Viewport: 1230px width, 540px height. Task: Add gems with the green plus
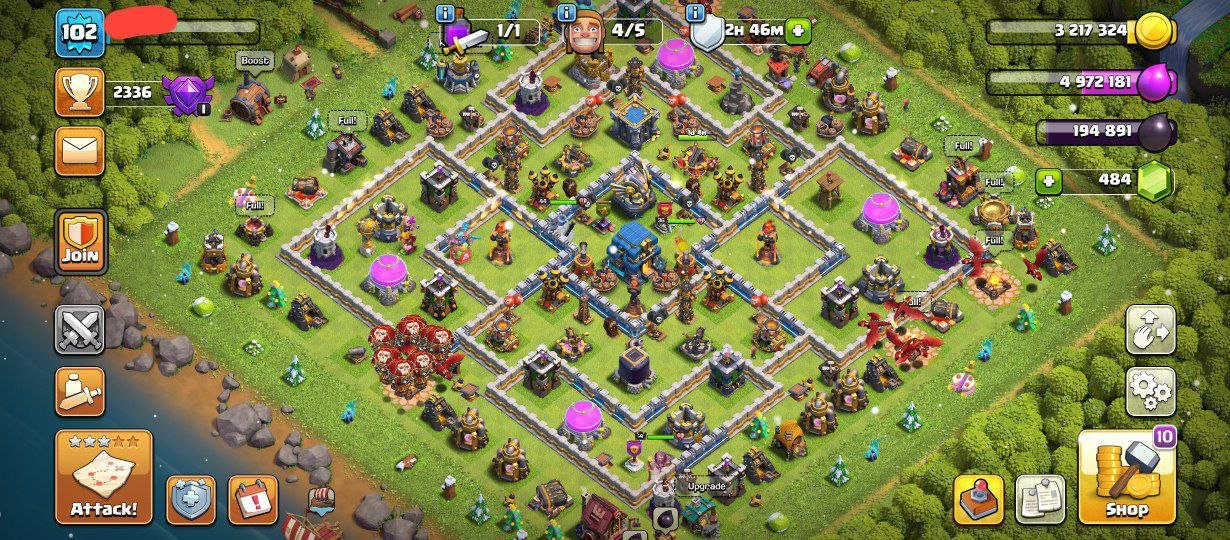[x=1048, y=181]
